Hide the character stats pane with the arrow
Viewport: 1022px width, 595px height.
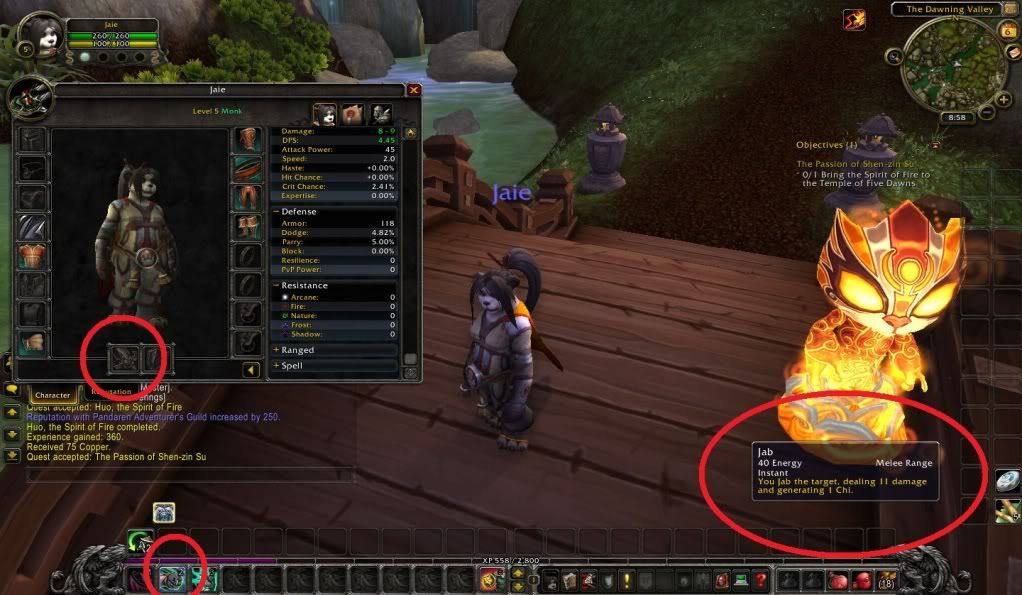[252, 371]
